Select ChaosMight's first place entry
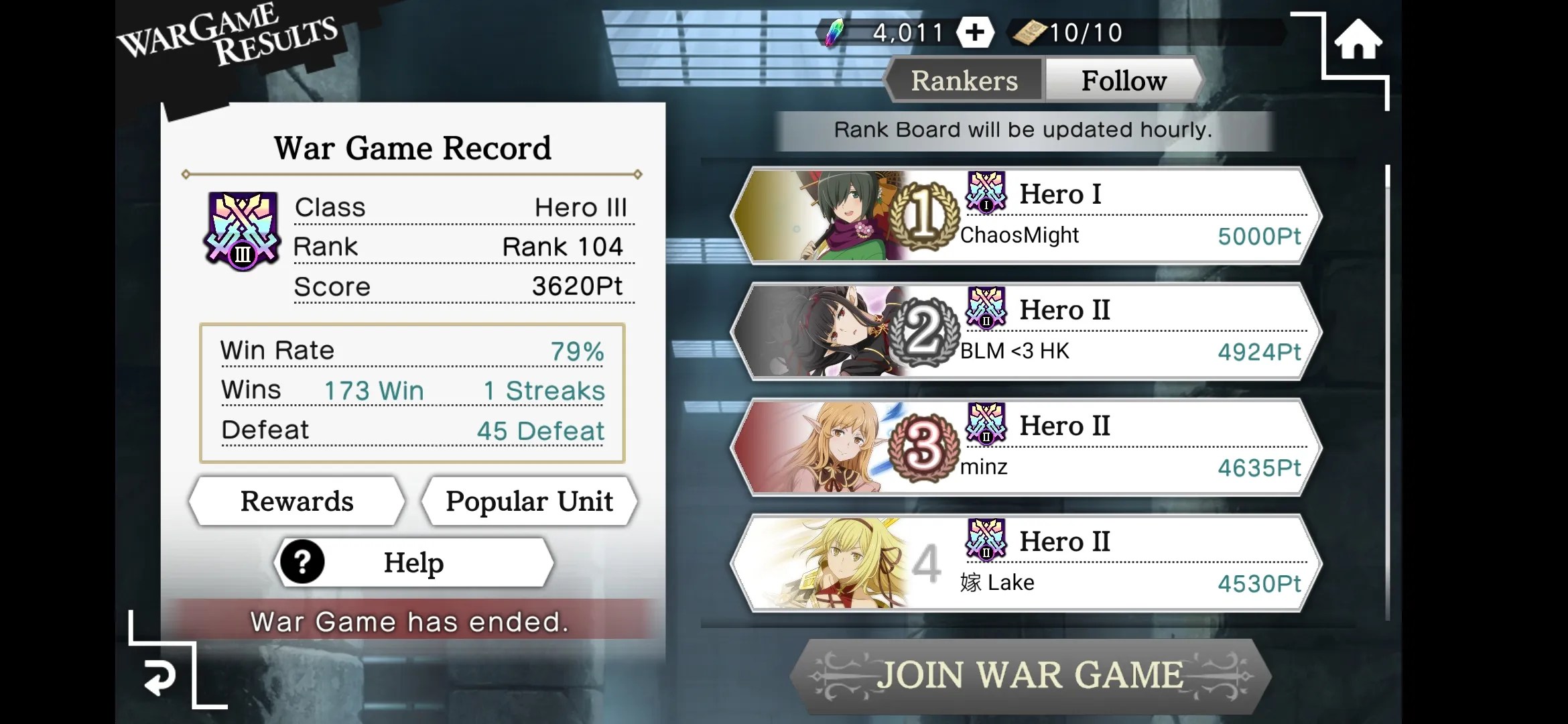 pos(1025,216)
